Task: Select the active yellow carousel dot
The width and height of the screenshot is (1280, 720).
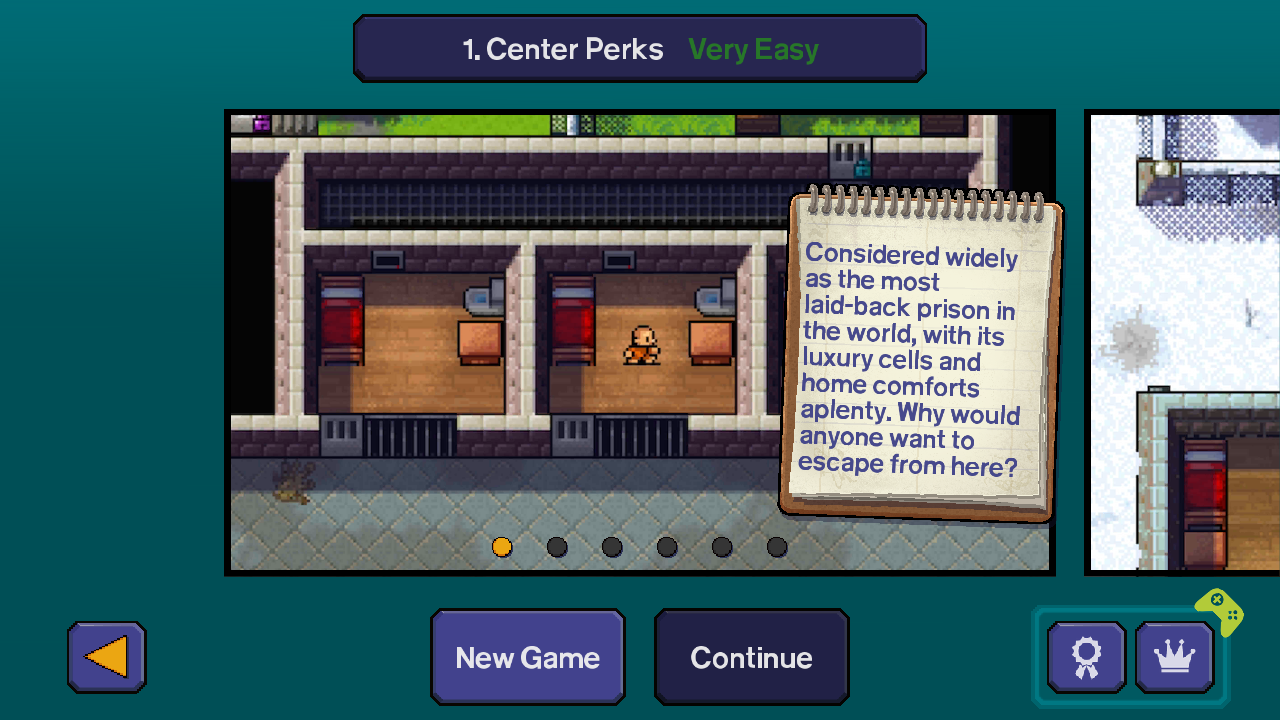Action: pyautogui.click(x=502, y=547)
